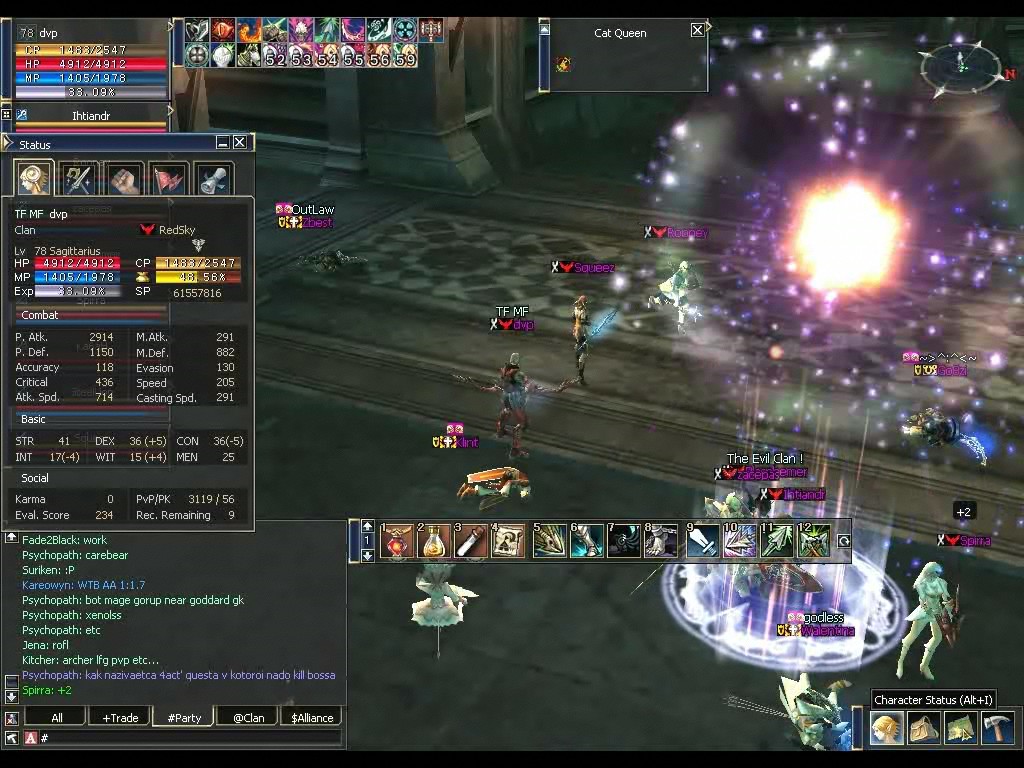Switch to the sword-and-hammer Status tab
Viewport: 1024px width, 768px height.
coord(78,180)
